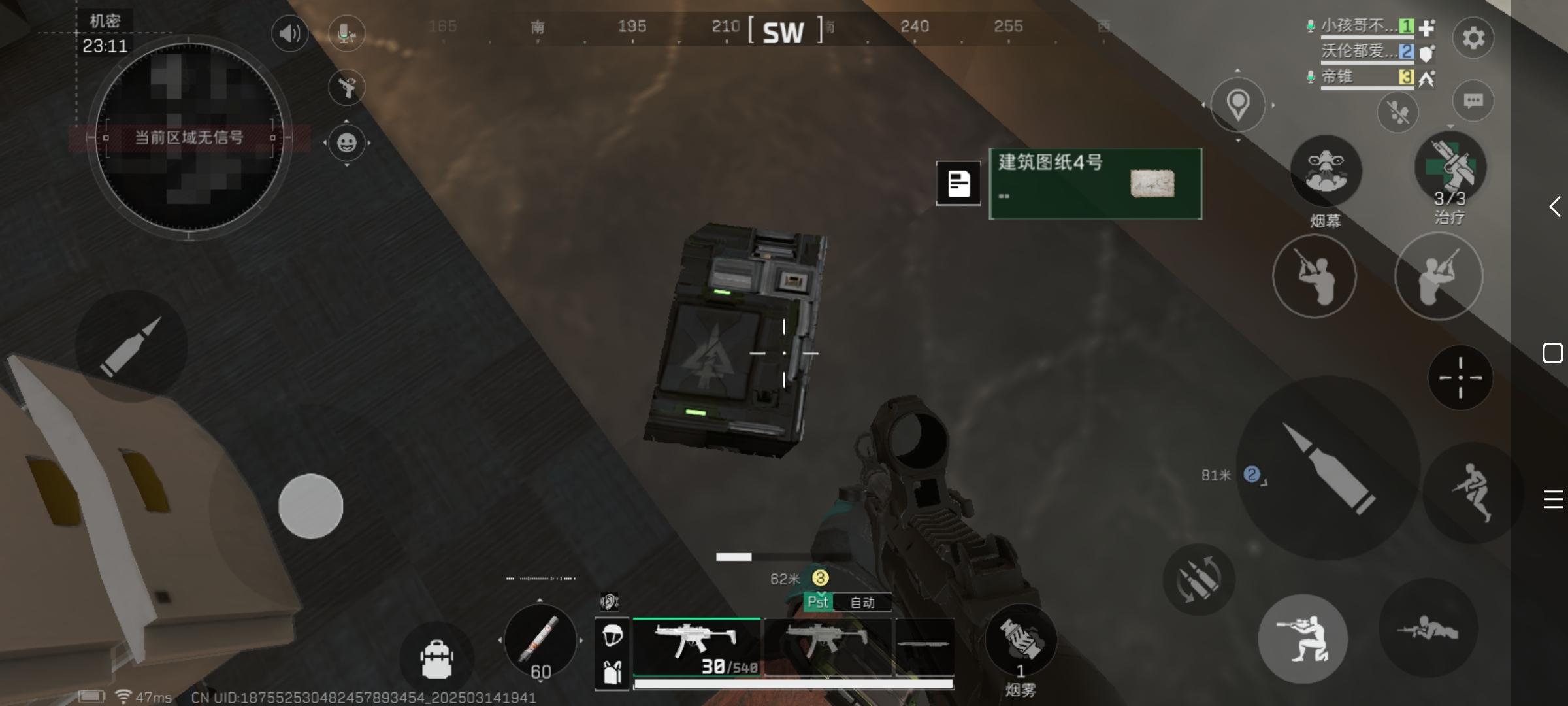Screen dimensions: 1568x706
Task: Pick up the 建筑图纸4号 blueprint
Action: coord(1094,184)
